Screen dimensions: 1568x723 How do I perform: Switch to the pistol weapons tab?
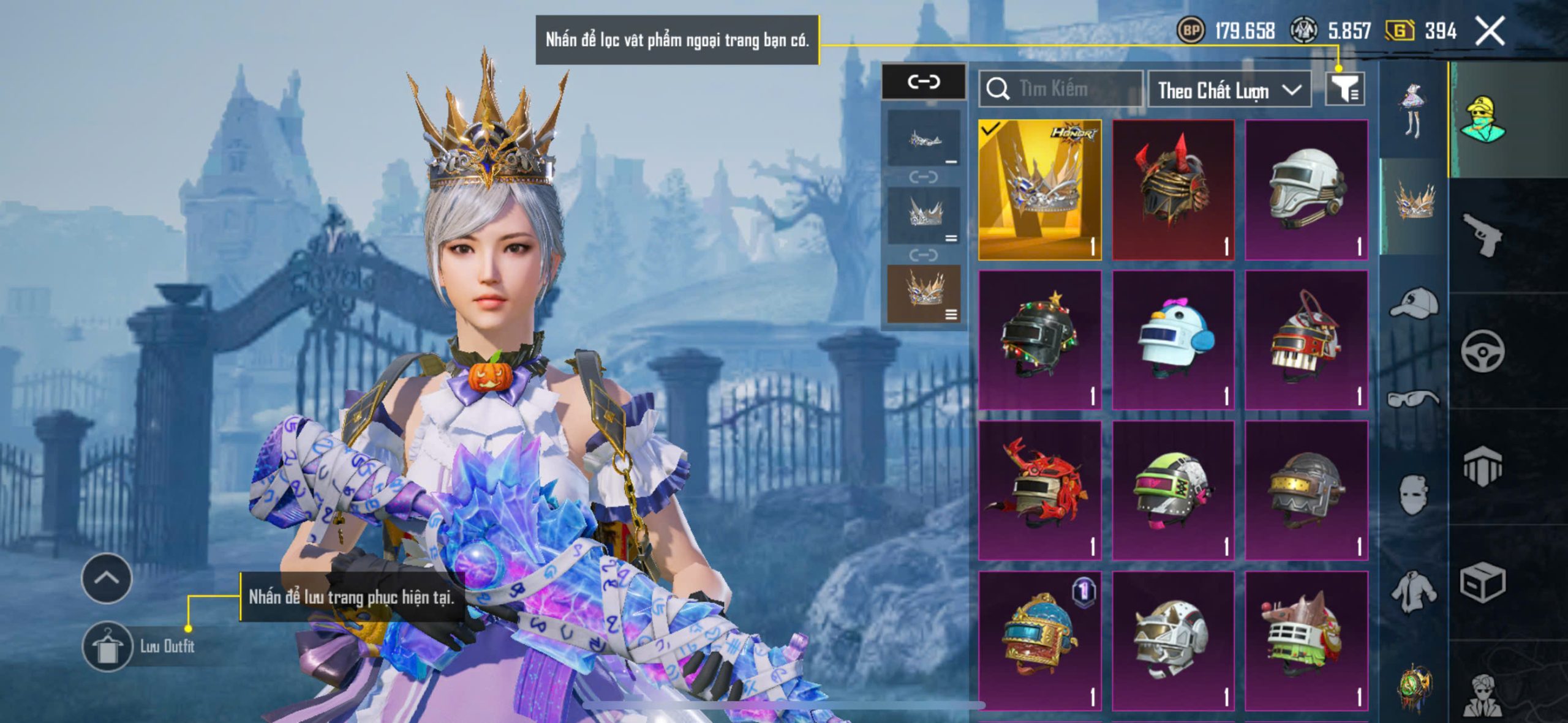coord(1482,234)
